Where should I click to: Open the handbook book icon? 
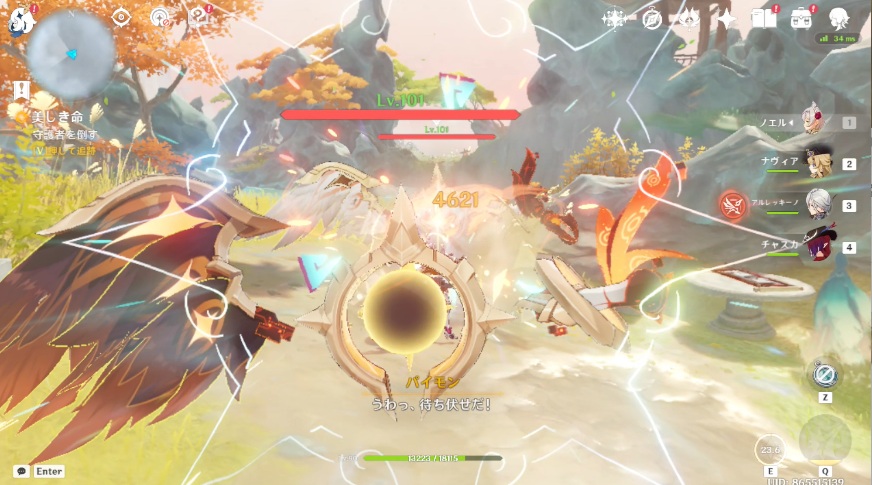764,19
